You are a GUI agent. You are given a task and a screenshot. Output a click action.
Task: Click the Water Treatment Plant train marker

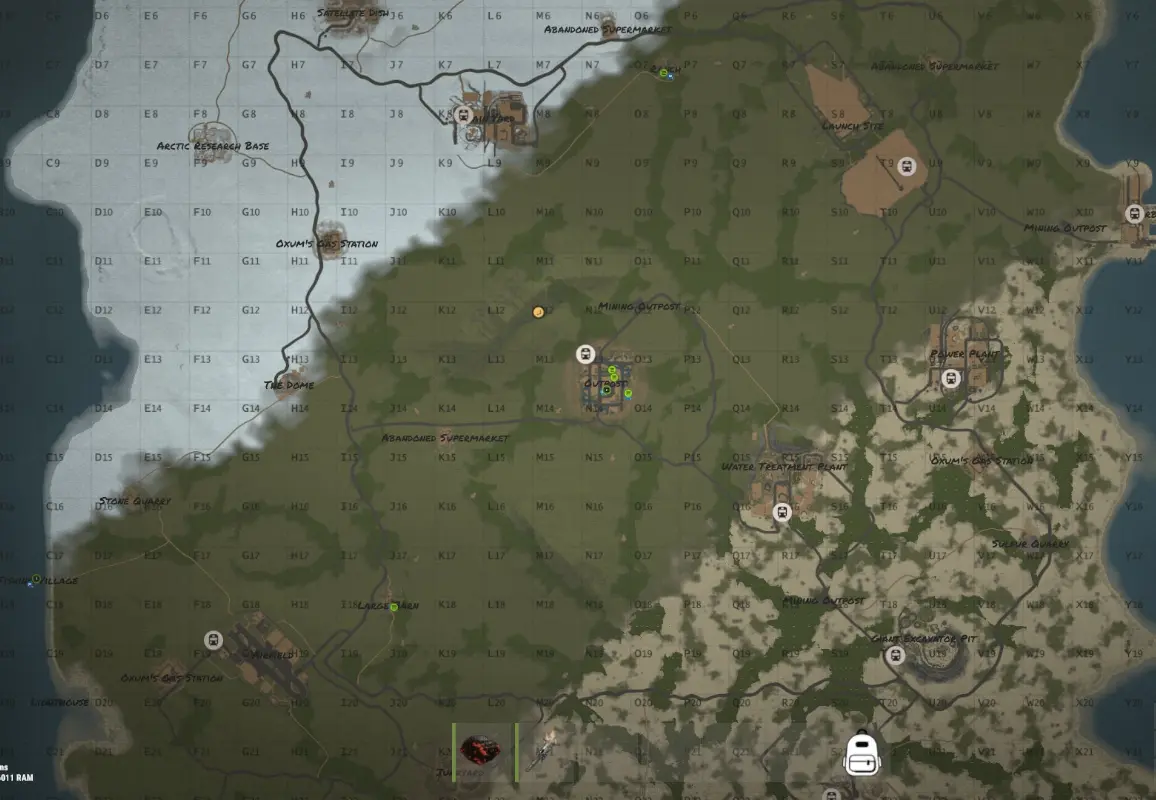[783, 513]
